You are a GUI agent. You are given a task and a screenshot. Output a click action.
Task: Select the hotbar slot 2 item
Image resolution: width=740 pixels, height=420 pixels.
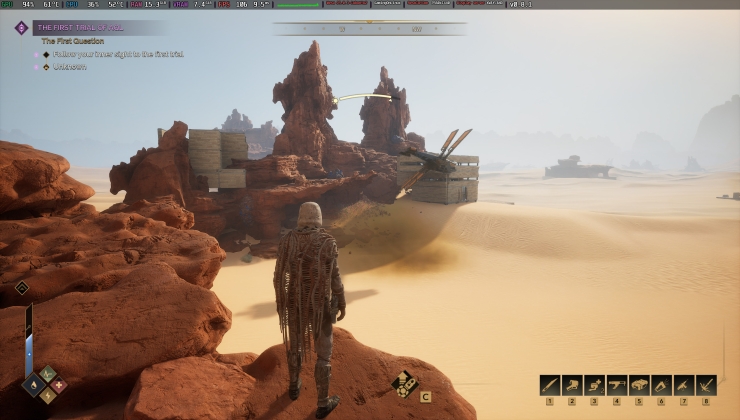click(572, 385)
